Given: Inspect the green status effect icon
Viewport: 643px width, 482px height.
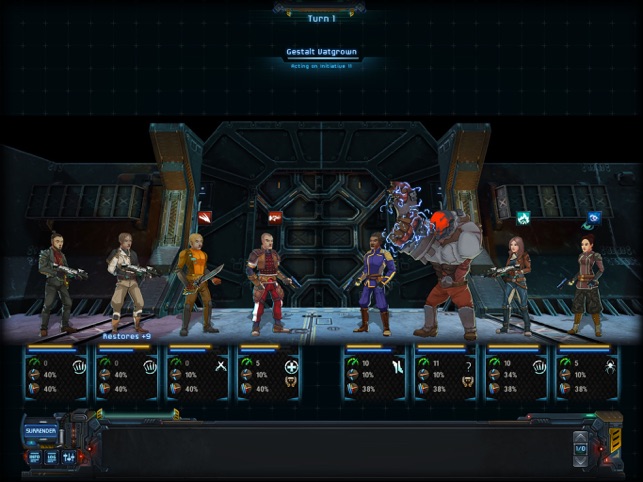Looking at the screenshot, I should click(523, 217).
